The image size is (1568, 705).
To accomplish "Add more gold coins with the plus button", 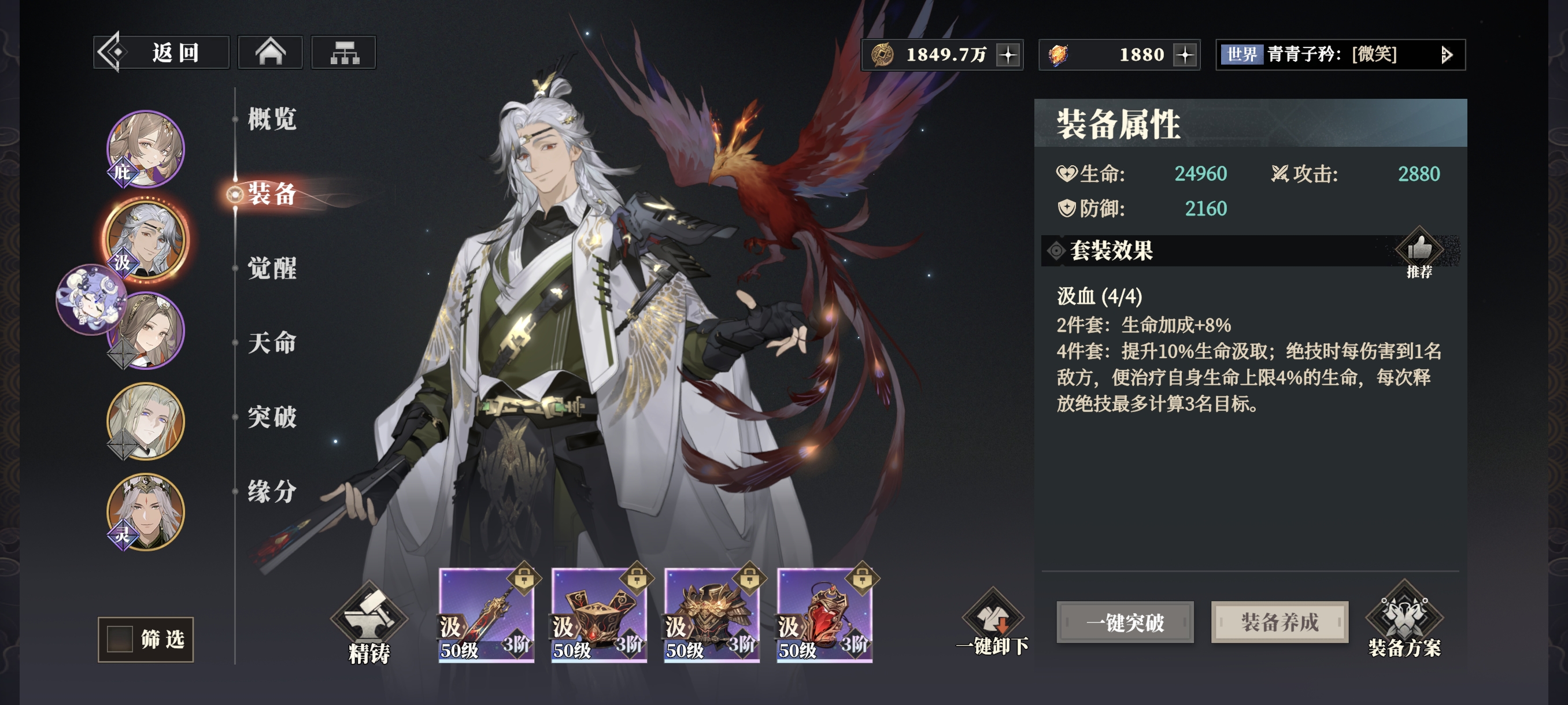I will point(1008,55).
